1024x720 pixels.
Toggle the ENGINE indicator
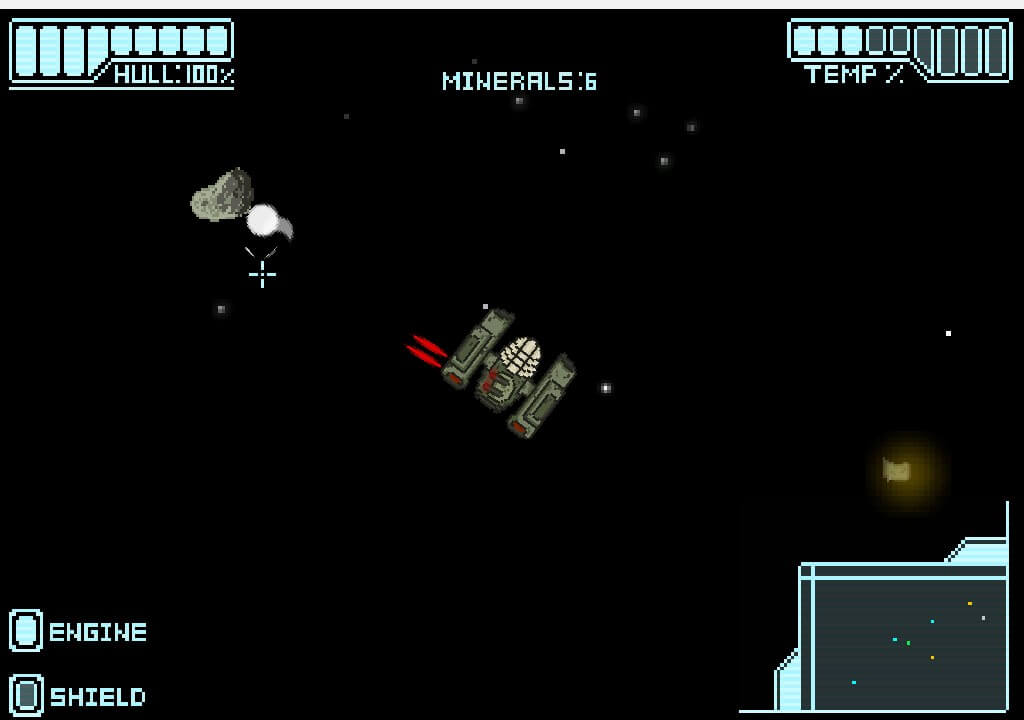(27, 631)
